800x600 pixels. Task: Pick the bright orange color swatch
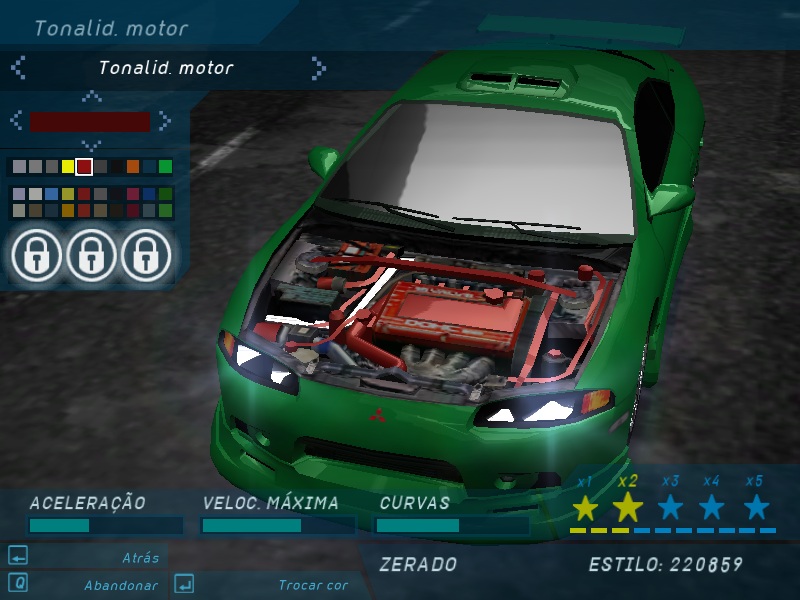click(x=133, y=166)
